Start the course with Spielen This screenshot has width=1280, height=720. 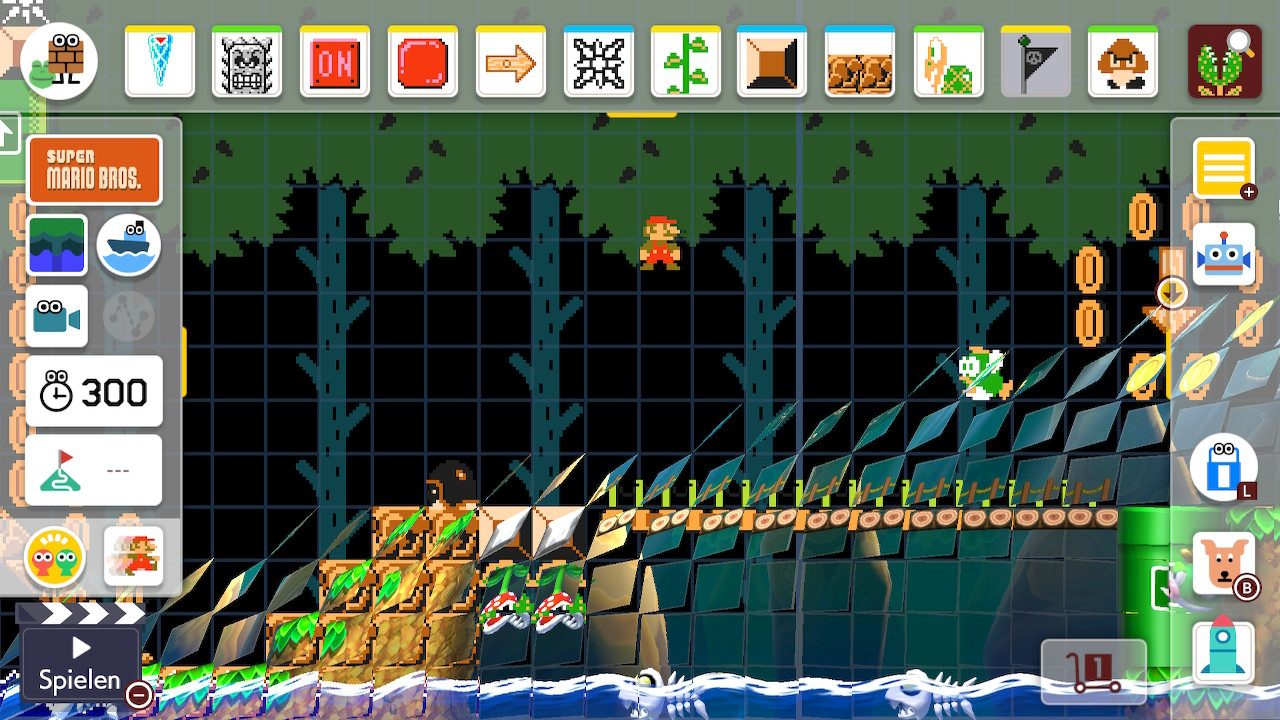click(79, 665)
